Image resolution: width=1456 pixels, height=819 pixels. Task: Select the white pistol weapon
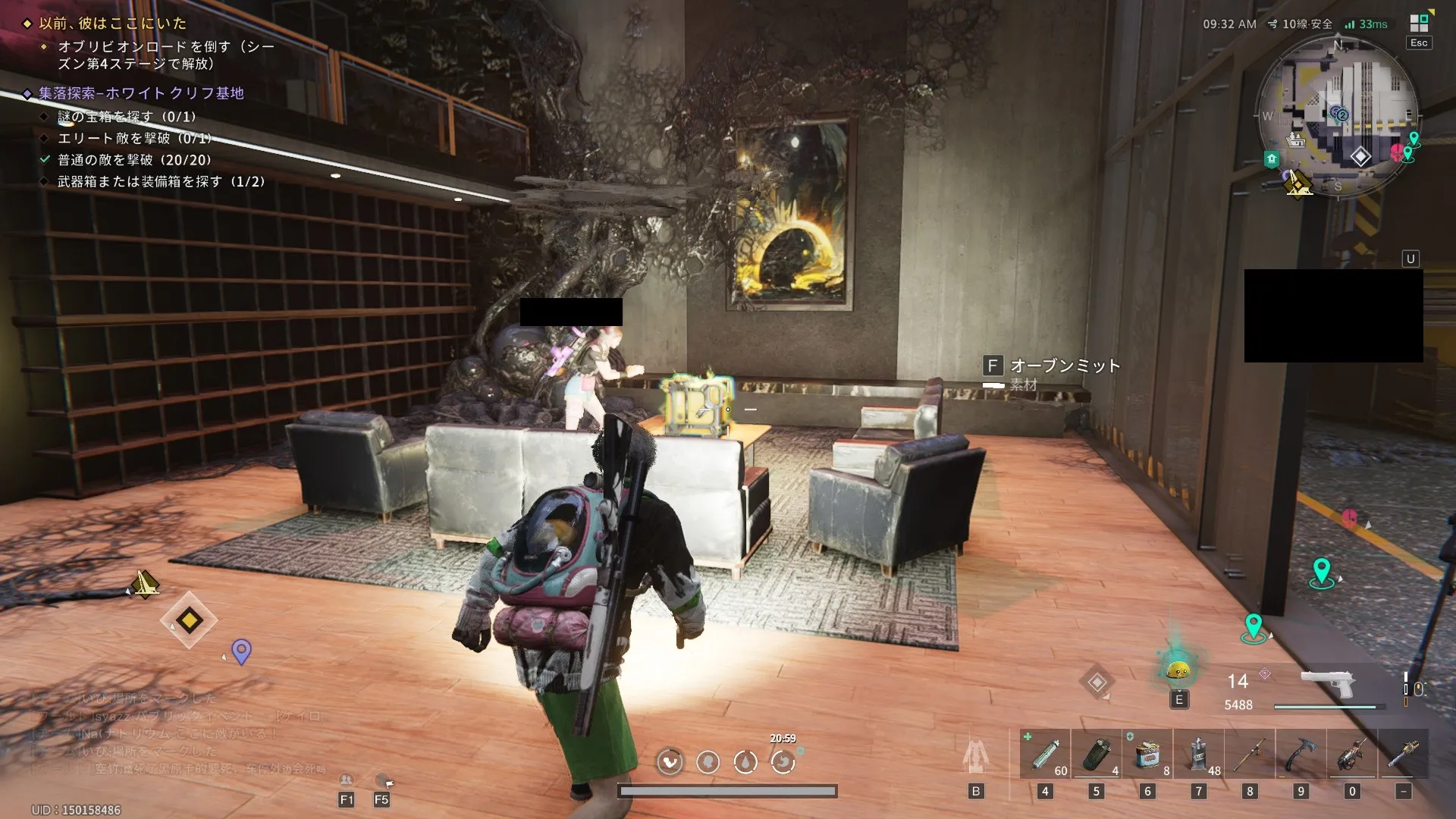pos(1327,683)
